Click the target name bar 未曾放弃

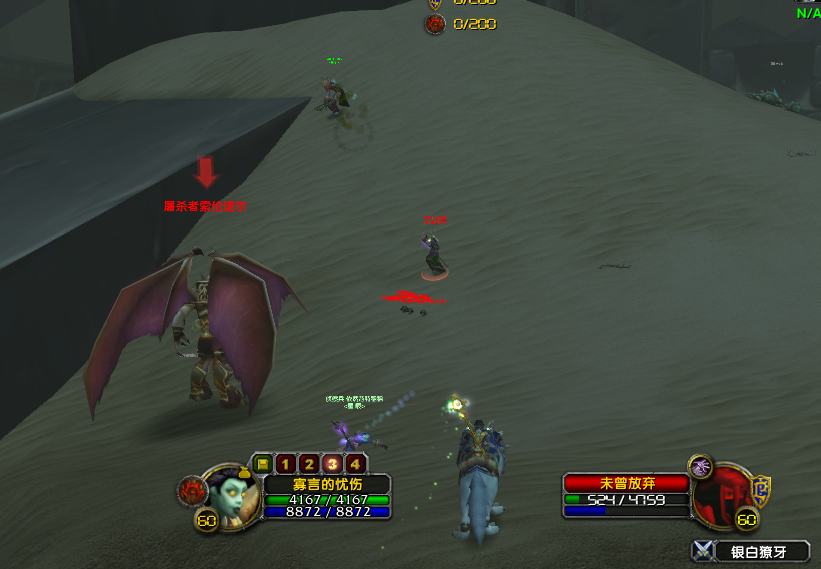coord(626,483)
